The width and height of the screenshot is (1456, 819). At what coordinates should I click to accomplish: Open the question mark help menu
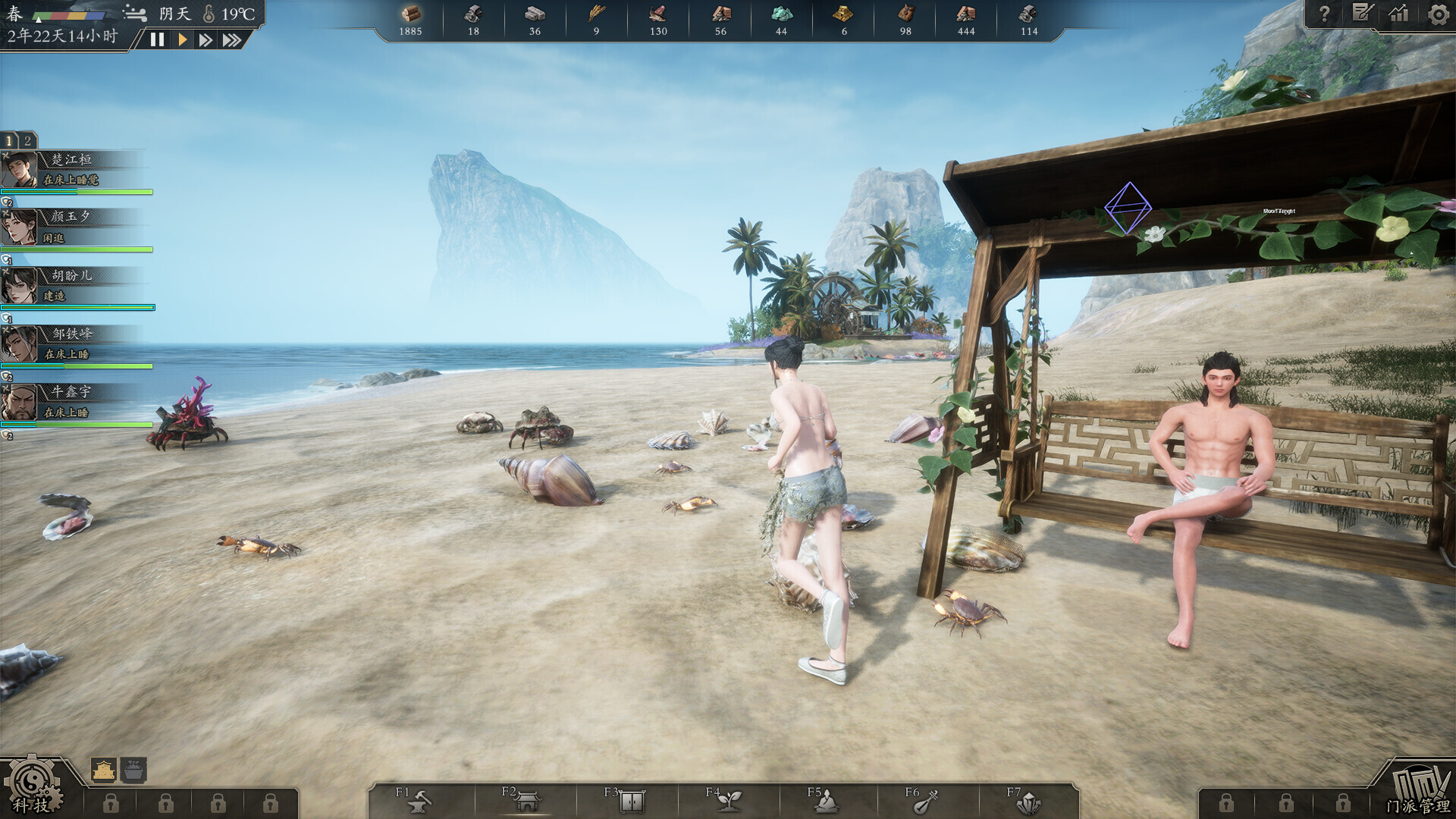(1324, 14)
